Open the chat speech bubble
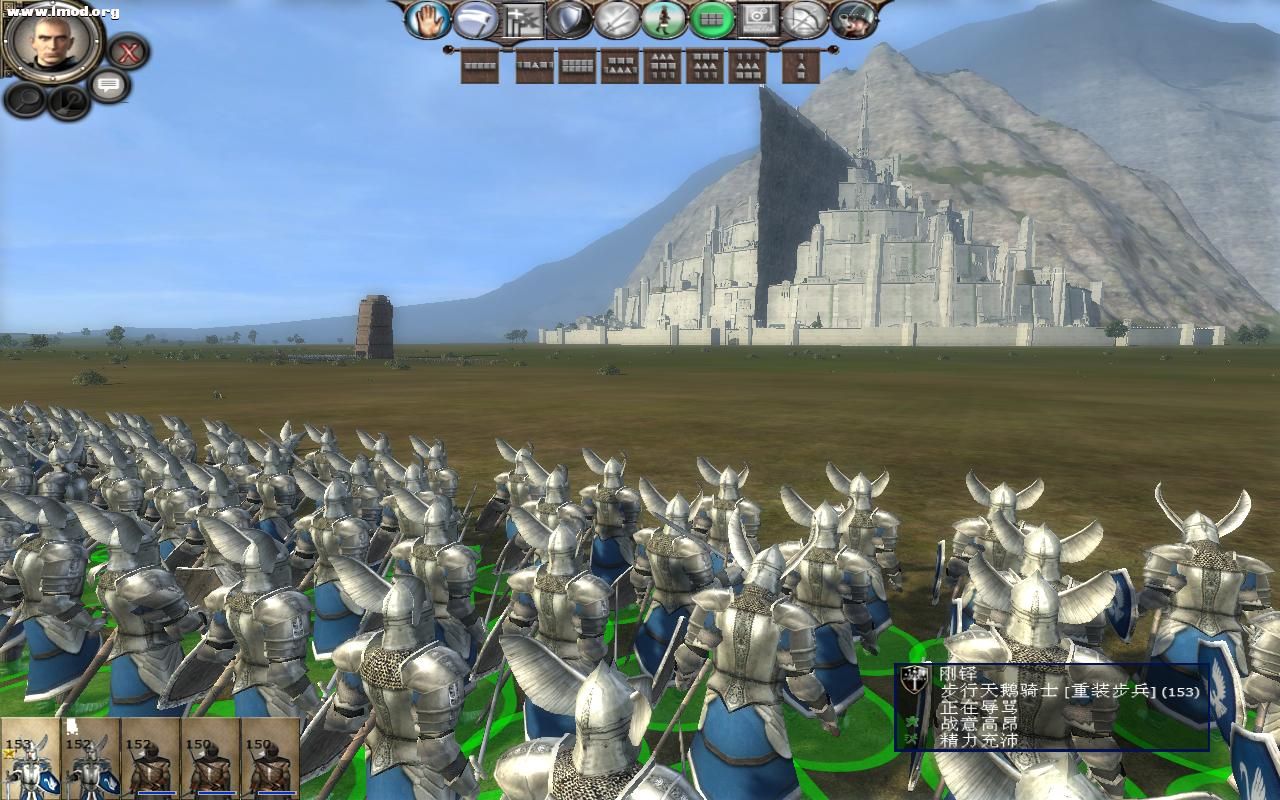 point(108,85)
